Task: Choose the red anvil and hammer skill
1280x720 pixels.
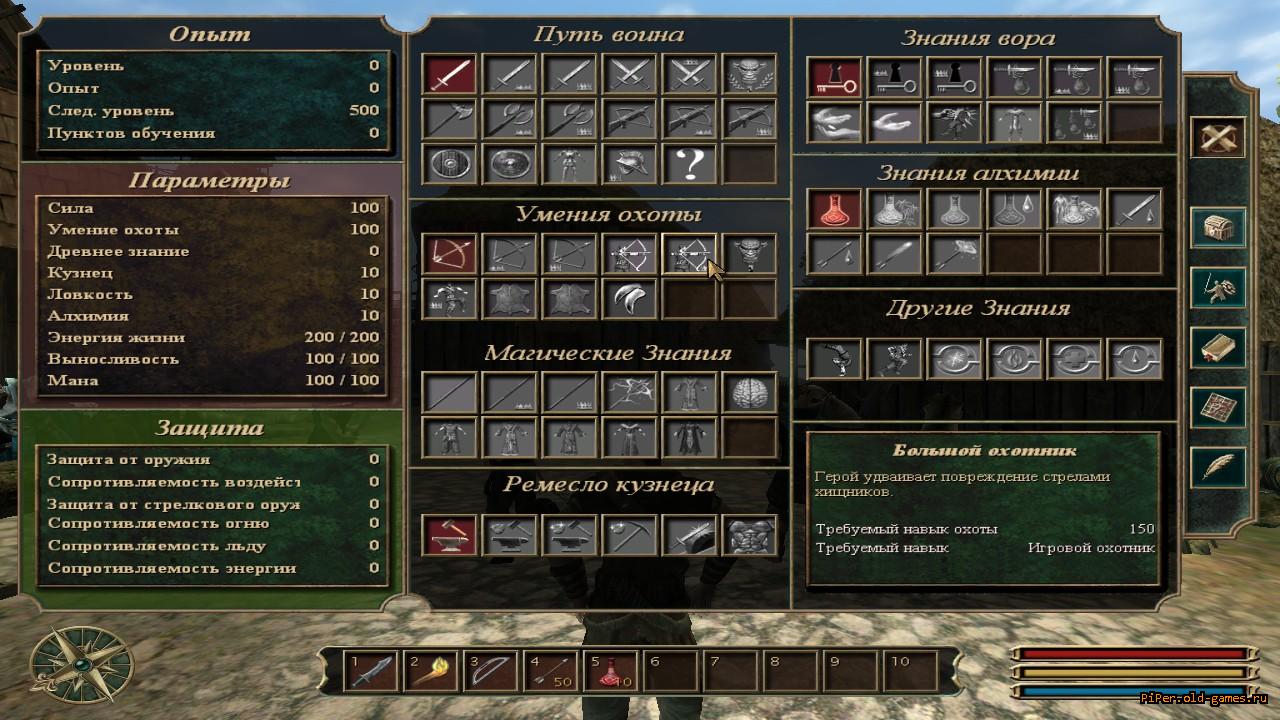Action: click(449, 535)
